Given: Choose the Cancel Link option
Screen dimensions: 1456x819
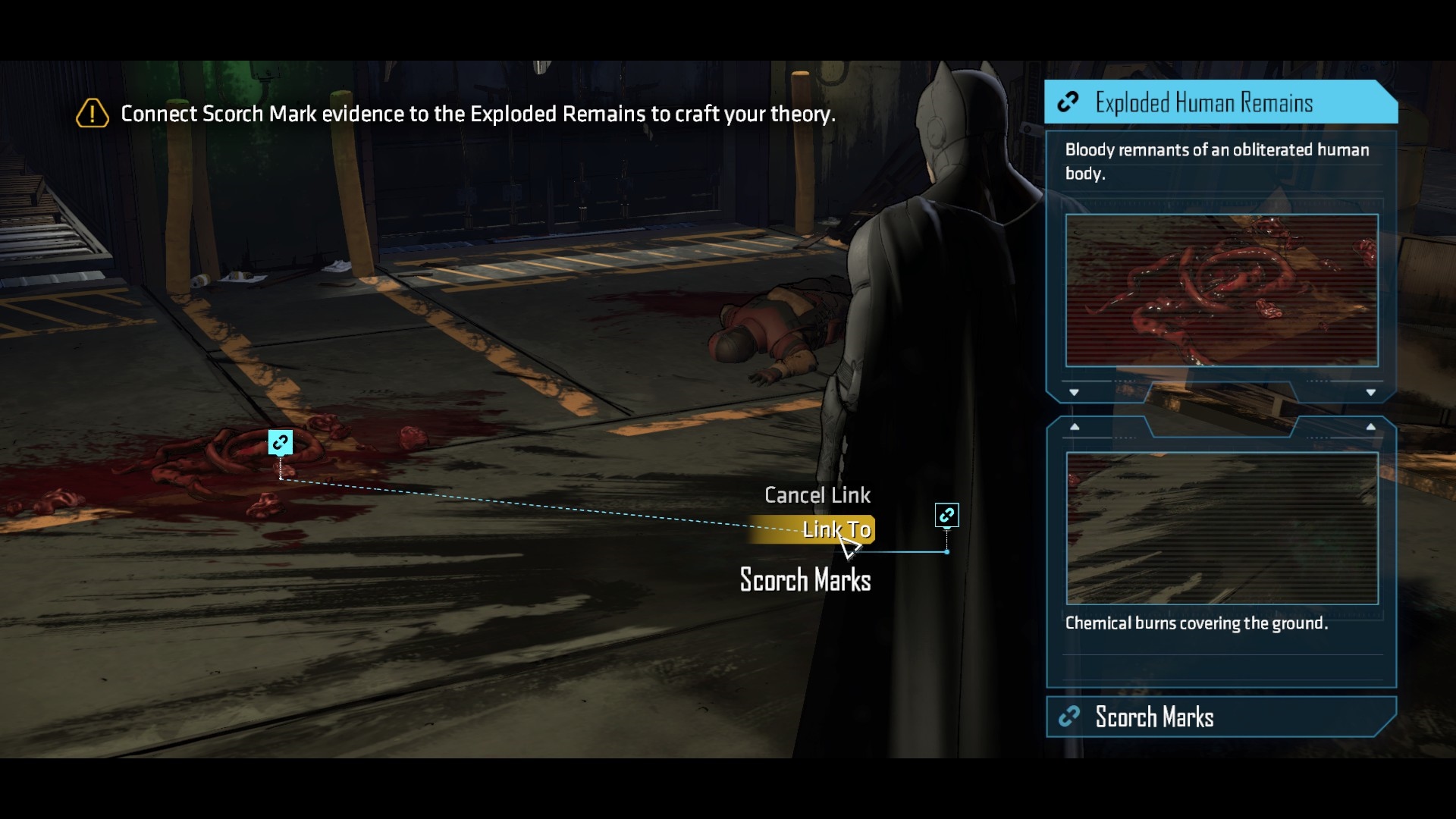Looking at the screenshot, I should (817, 495).
